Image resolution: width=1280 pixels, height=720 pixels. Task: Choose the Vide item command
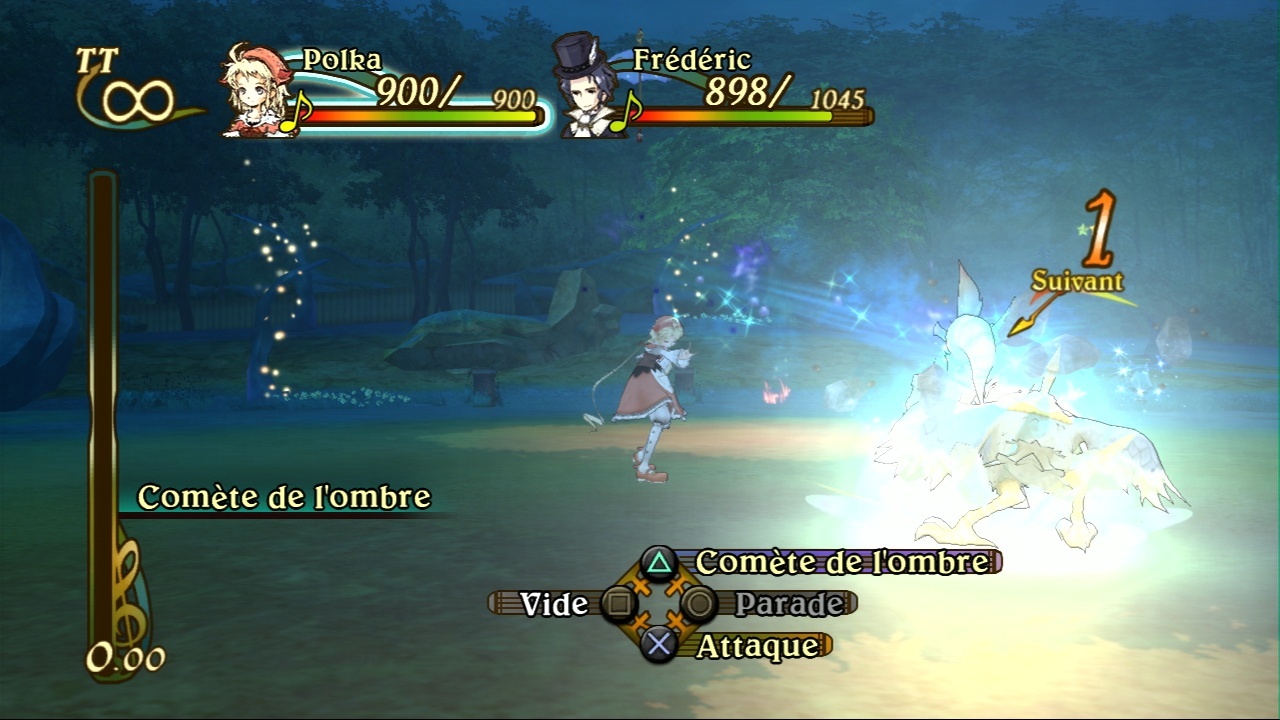554,604
